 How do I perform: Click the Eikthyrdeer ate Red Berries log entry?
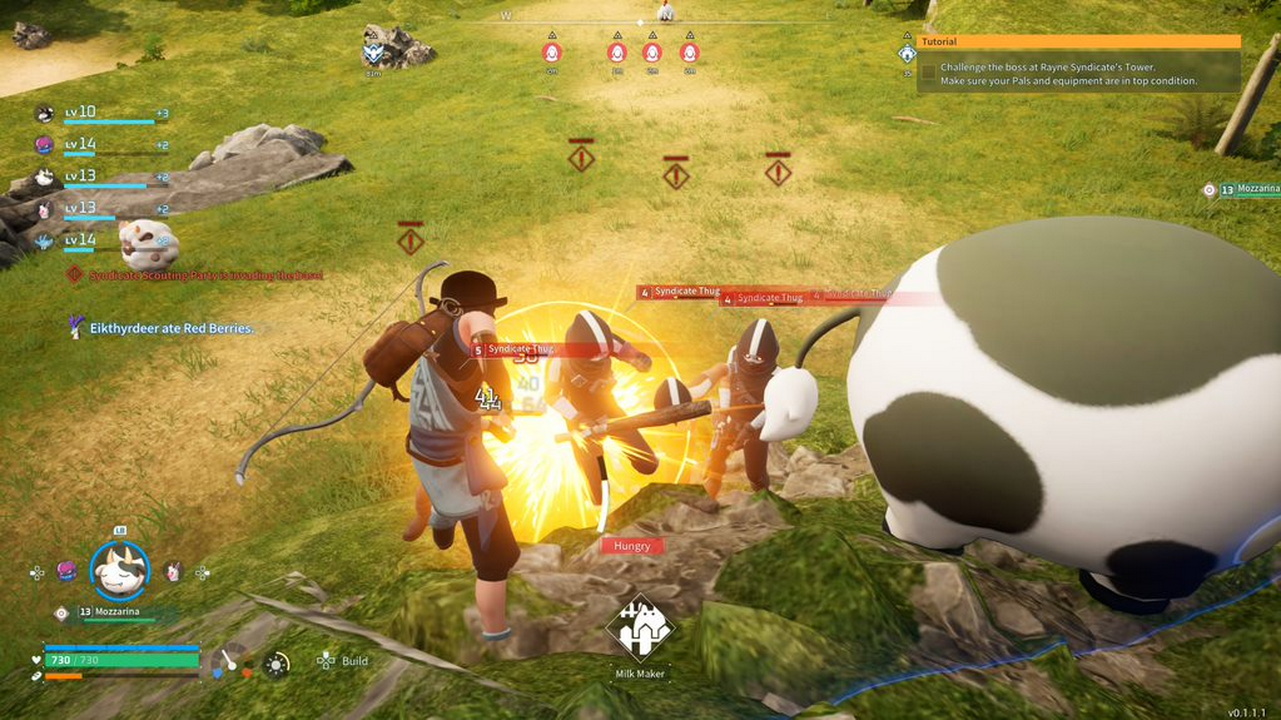pyautogui.click(x=170, y=328)
